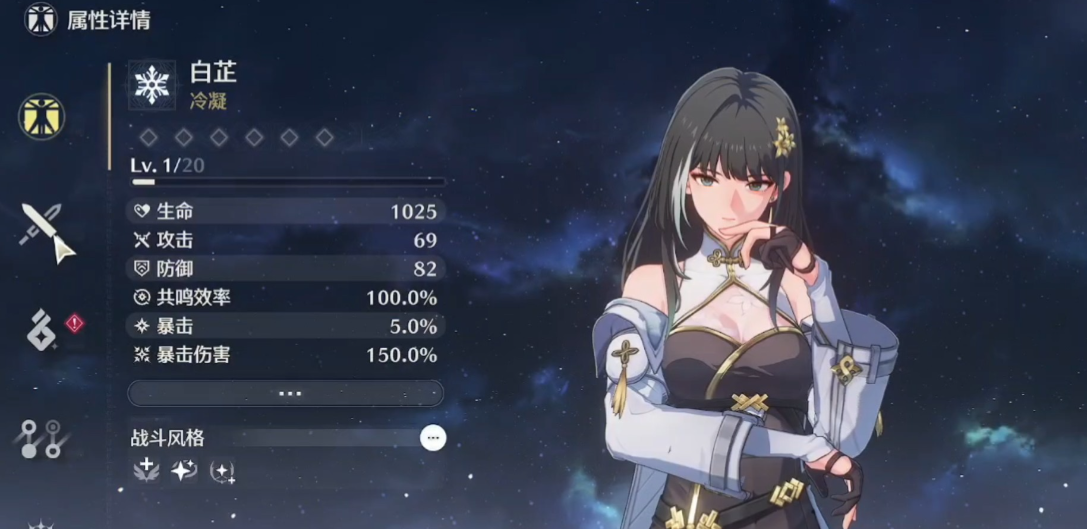Click the round button beside 战斗风格
The width and height of the screenshot is (1087, 529).
(x=432, y=437)
